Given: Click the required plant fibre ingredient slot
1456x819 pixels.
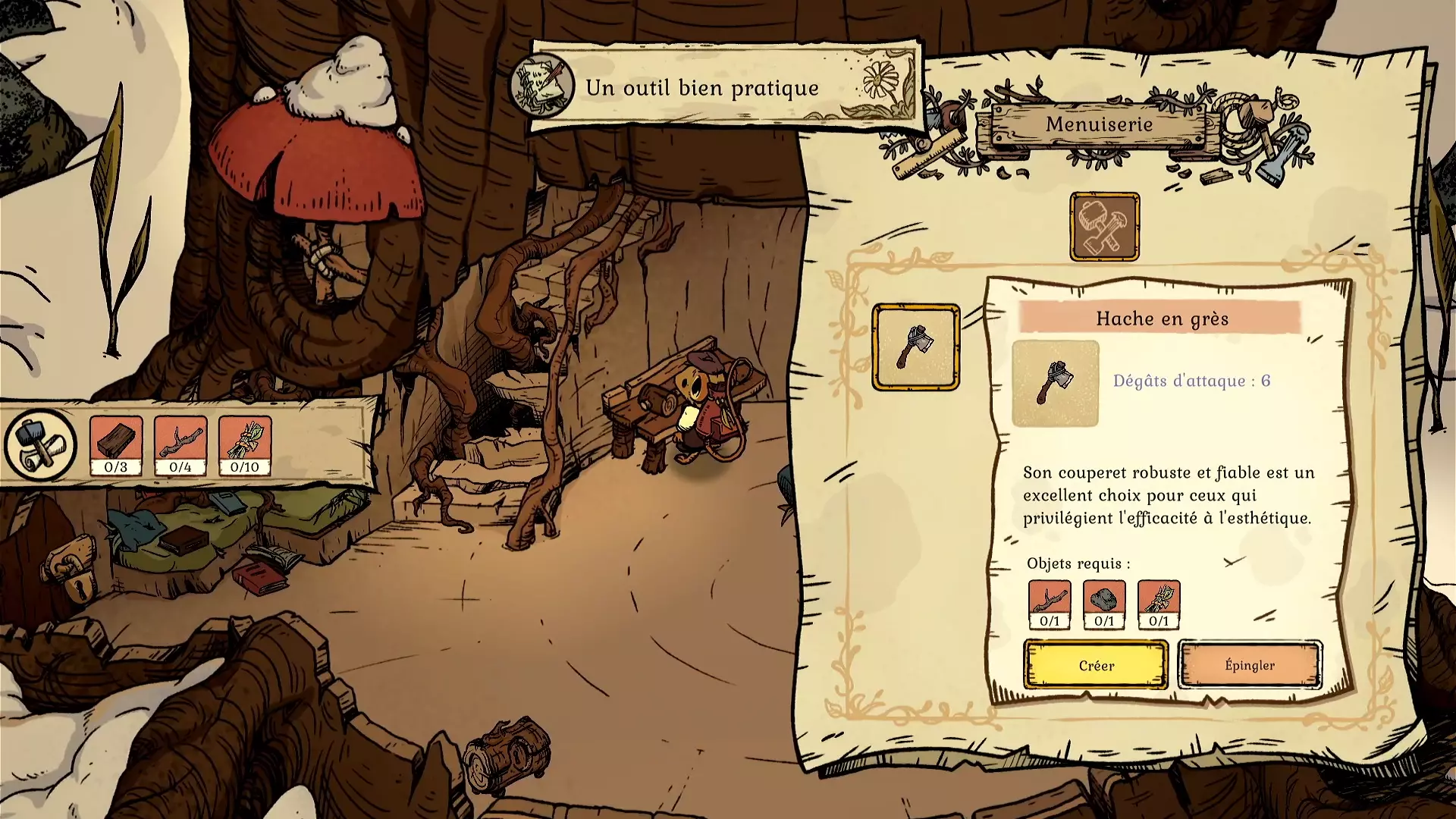Looking at the screenshot, I should 1159,604.
